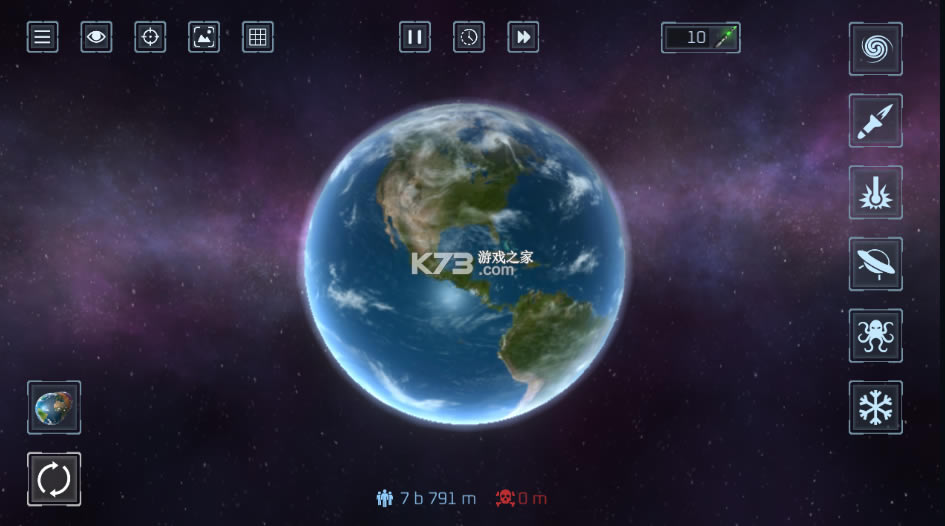This screenshot has height=526, width=945.
Task: Reset the planet with the circular arrows button
Action: click(54, 479)
